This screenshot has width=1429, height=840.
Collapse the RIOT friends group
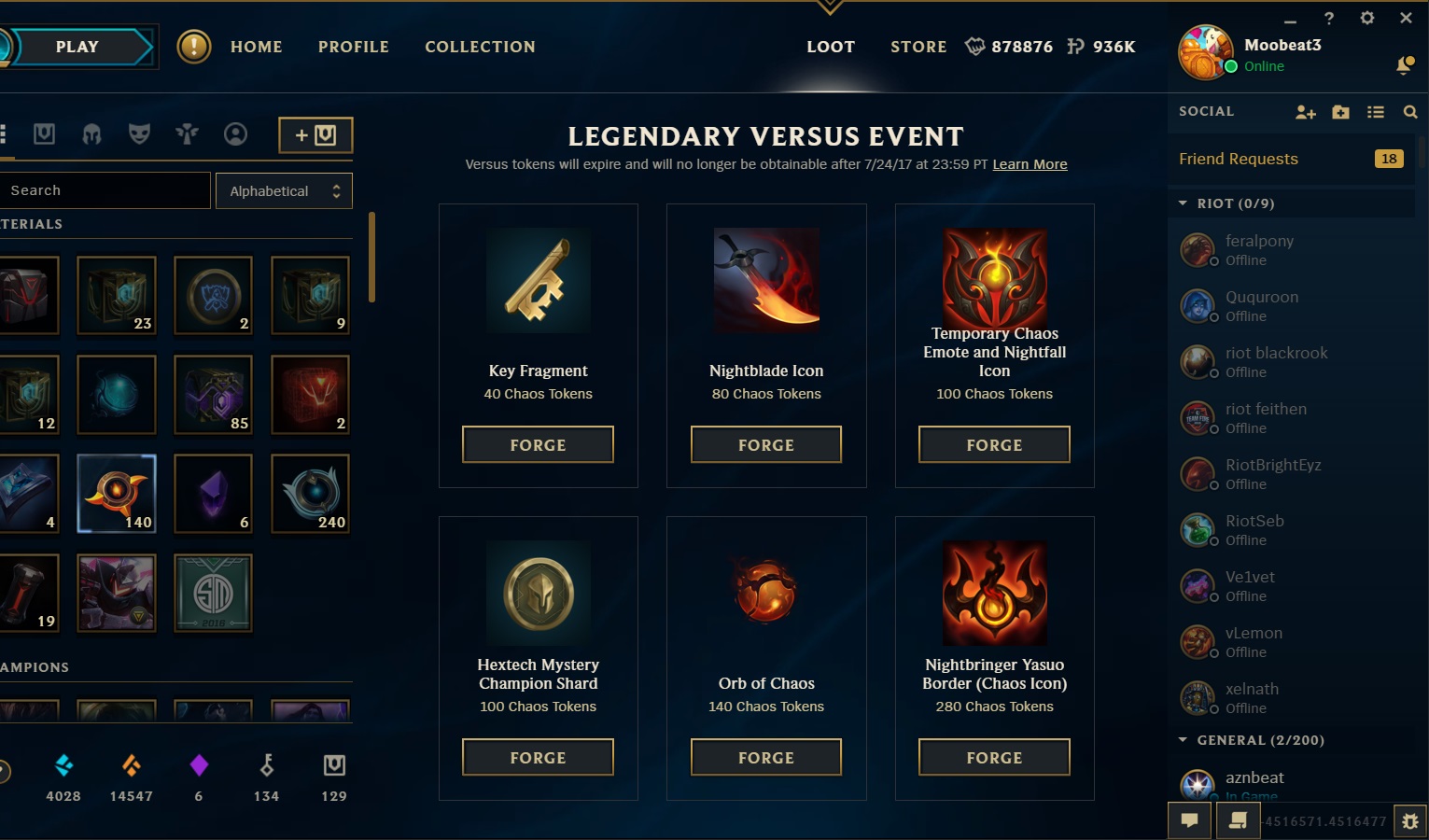pyautogui.click(x=1182, y=203)
